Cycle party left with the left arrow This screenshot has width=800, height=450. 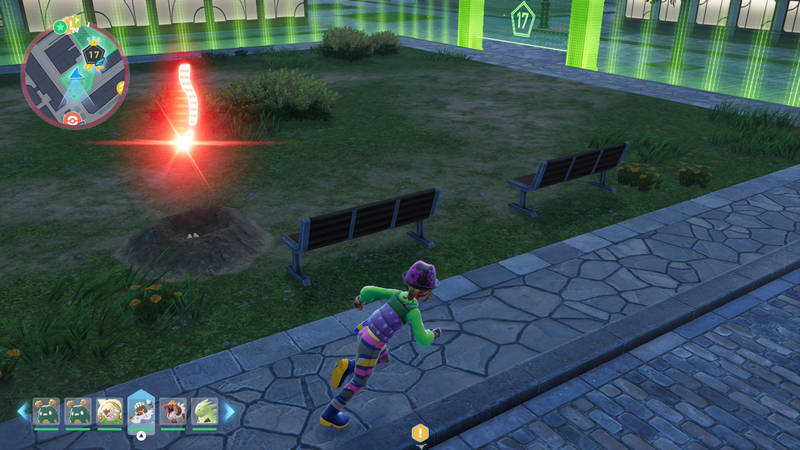[22, 411]
